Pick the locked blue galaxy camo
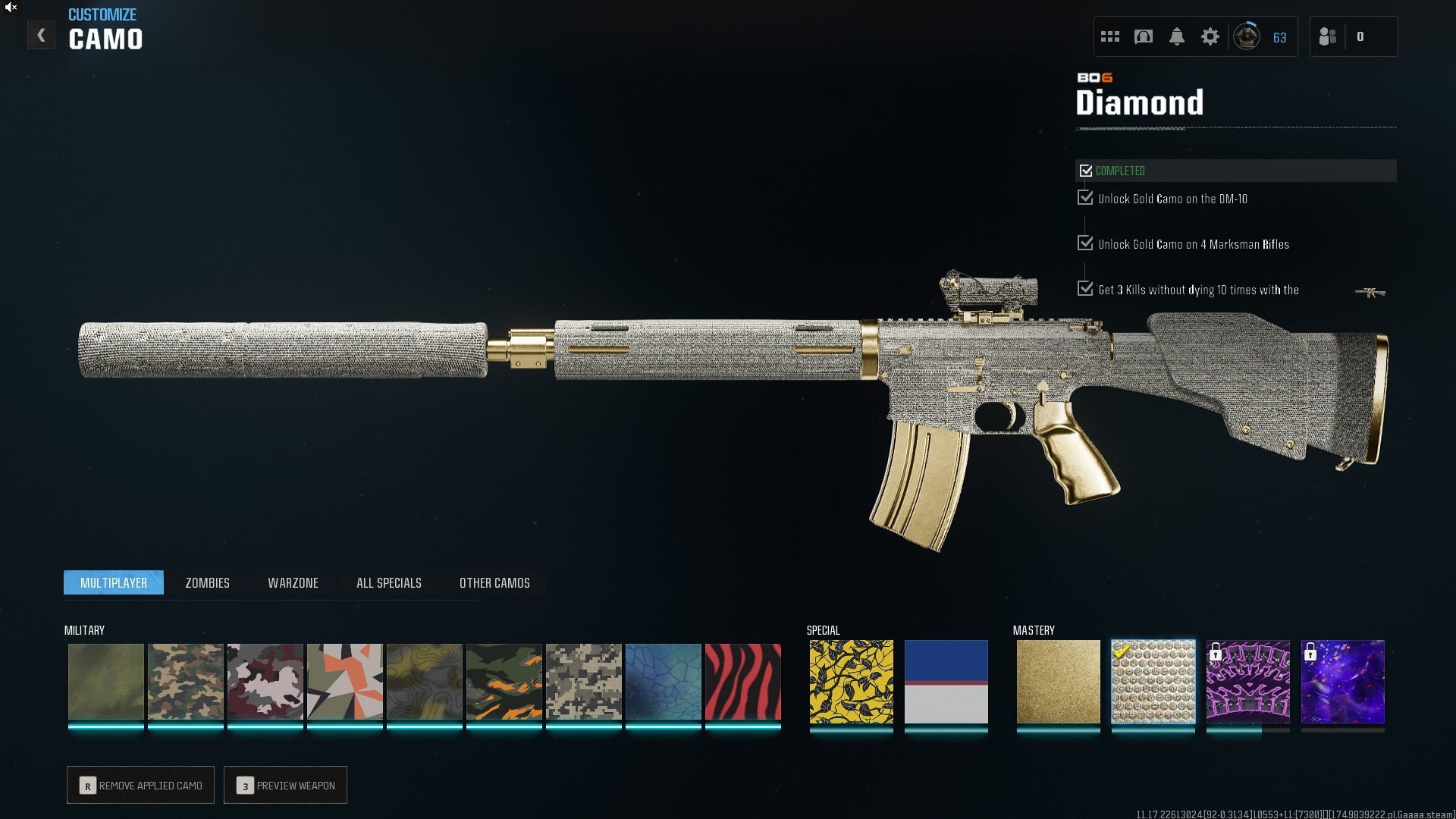The image size is (1456, 819). [x=1342, y=682]
